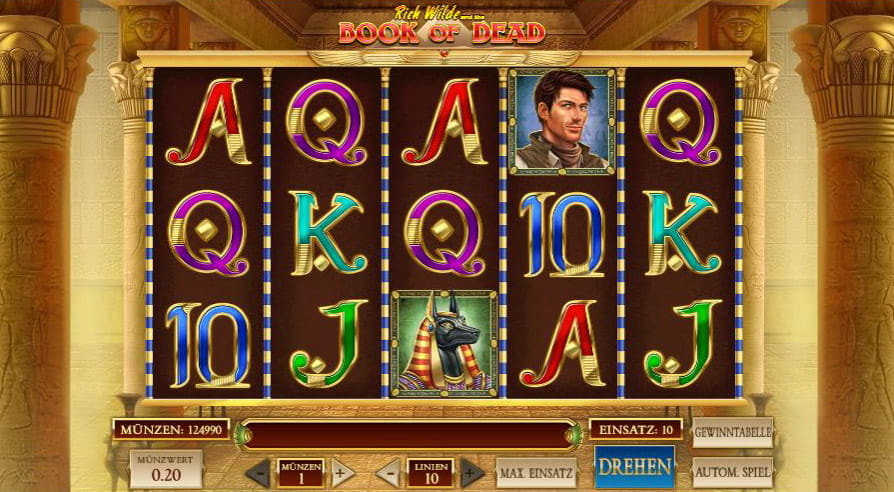Reduce the number of Linien

click(x=388, y=472)
